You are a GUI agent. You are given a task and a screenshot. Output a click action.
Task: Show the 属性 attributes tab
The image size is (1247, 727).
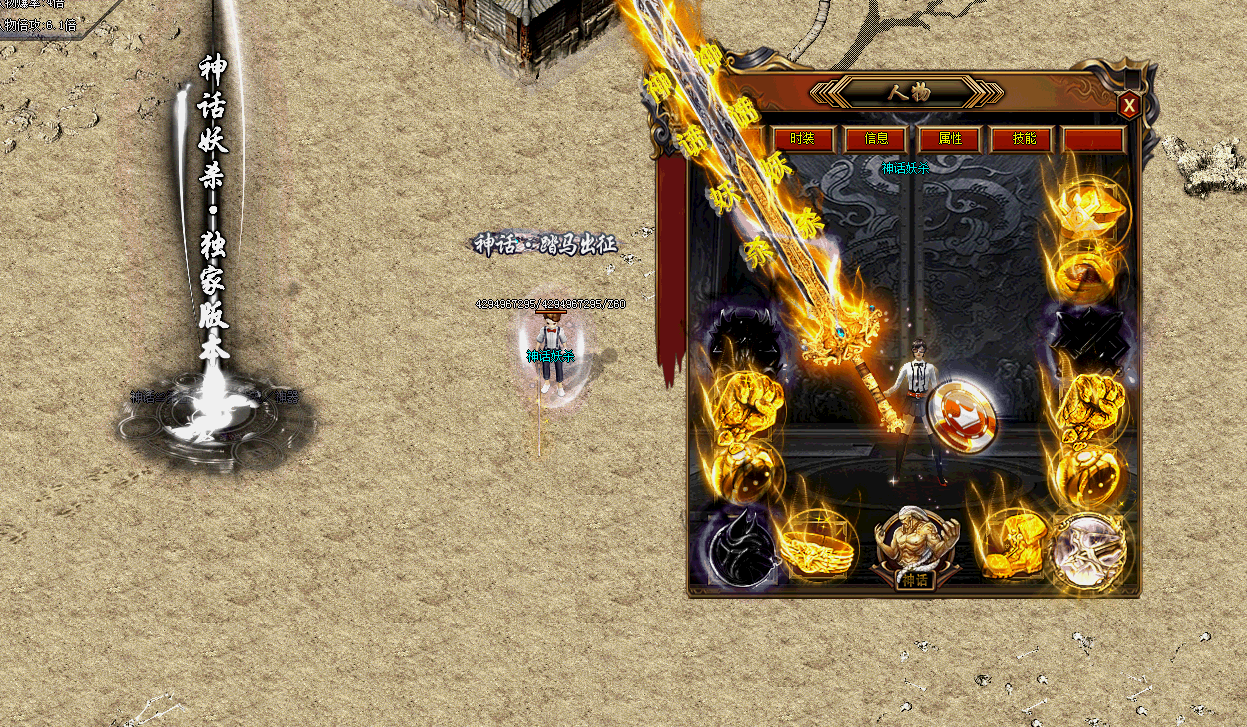tap(950, 139)
